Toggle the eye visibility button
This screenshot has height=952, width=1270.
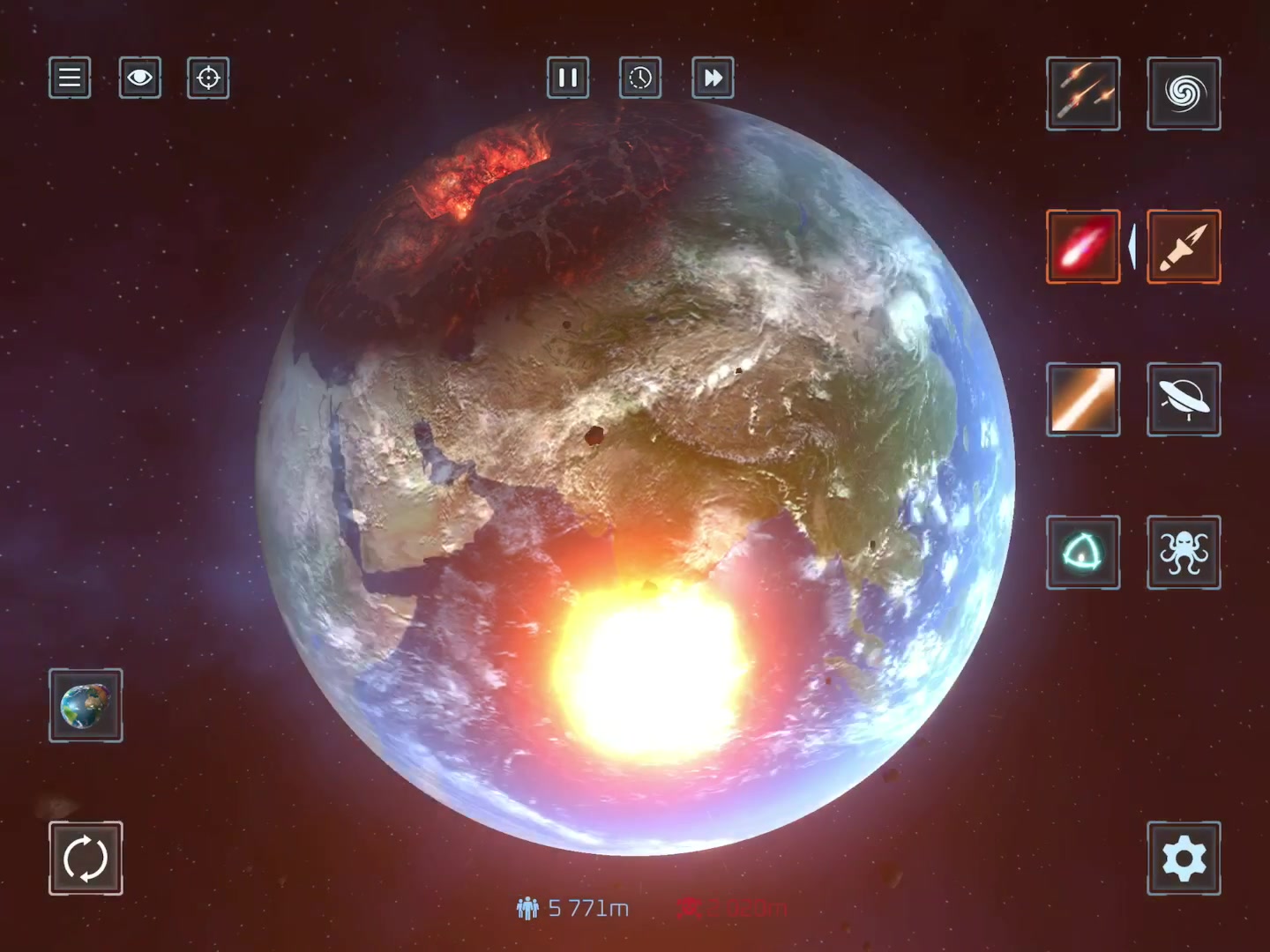139,78
